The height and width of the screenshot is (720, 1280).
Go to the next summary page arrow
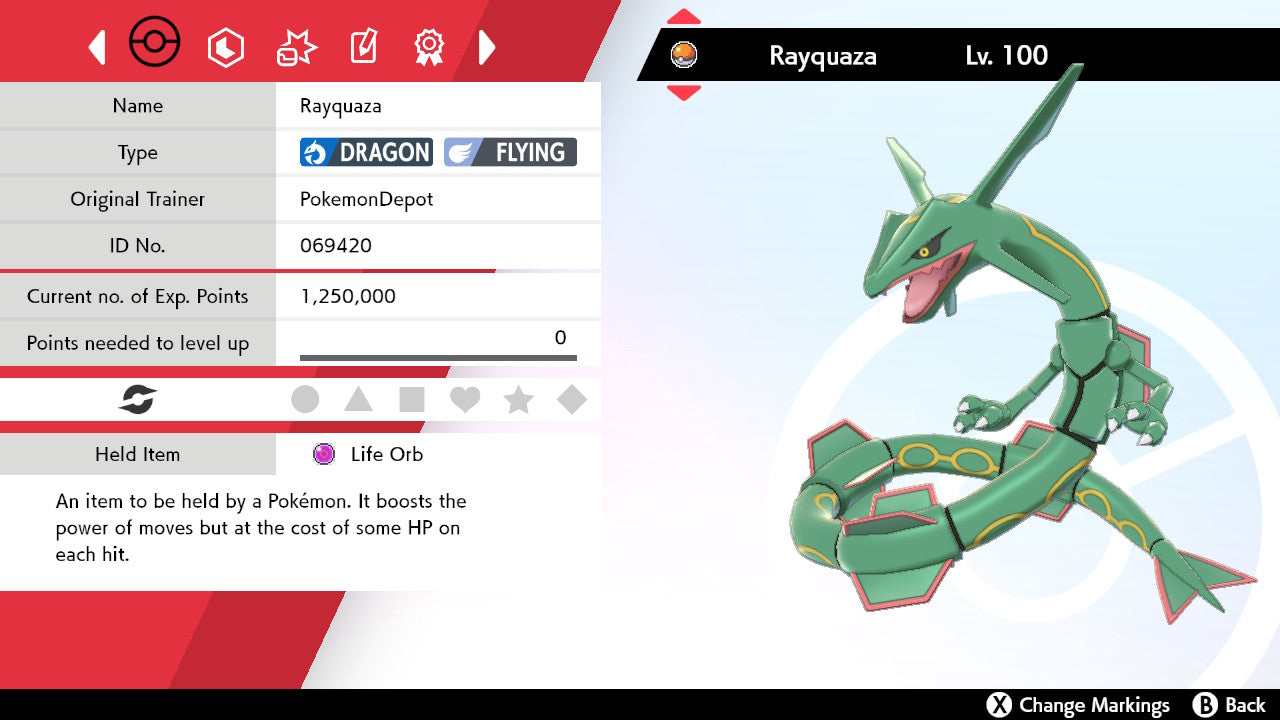coord(487,47)
